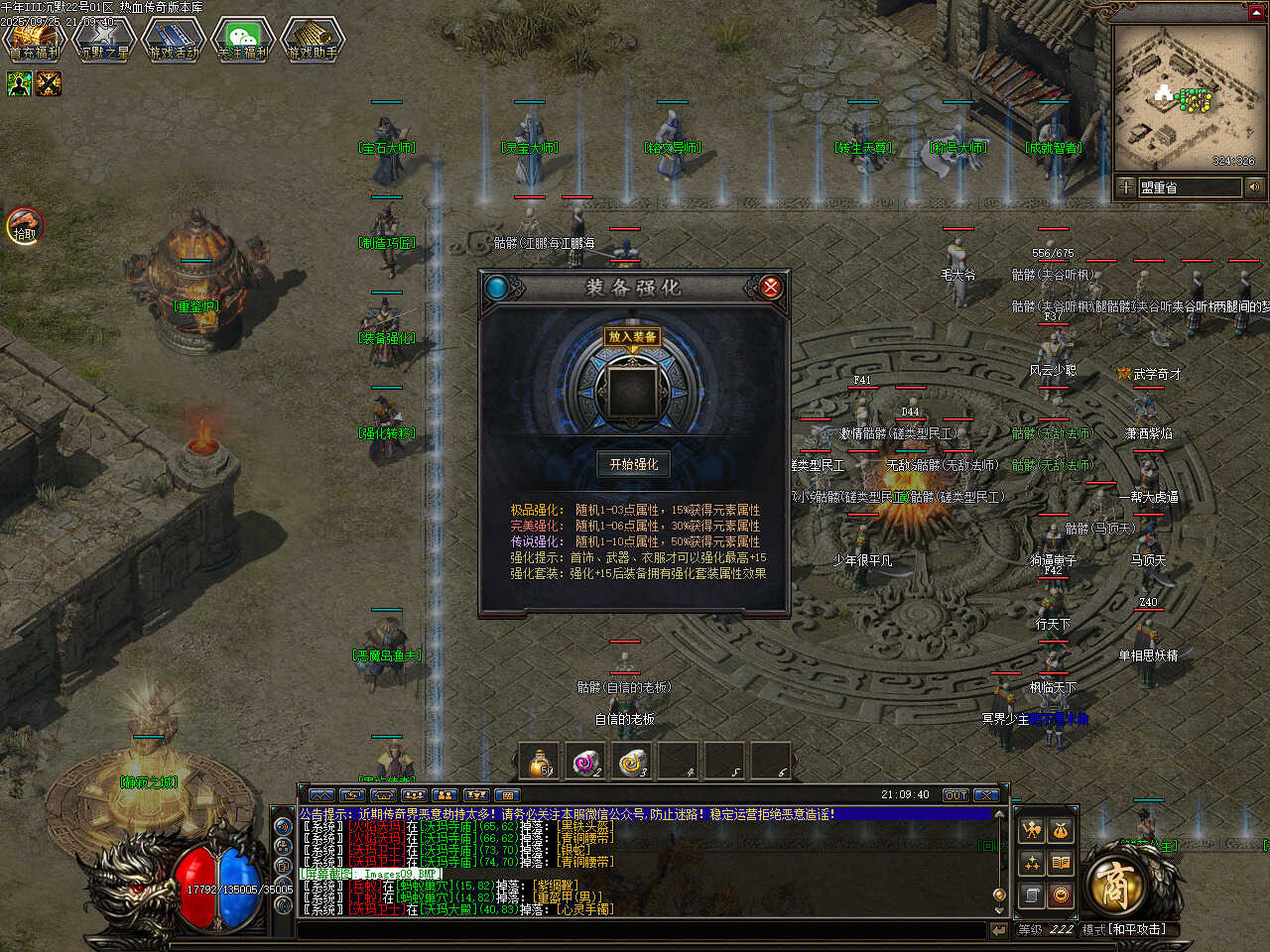Toggle sound with the speaker icon
The width and height of the screenshot is (1270, 952).
click(1255, 187)
